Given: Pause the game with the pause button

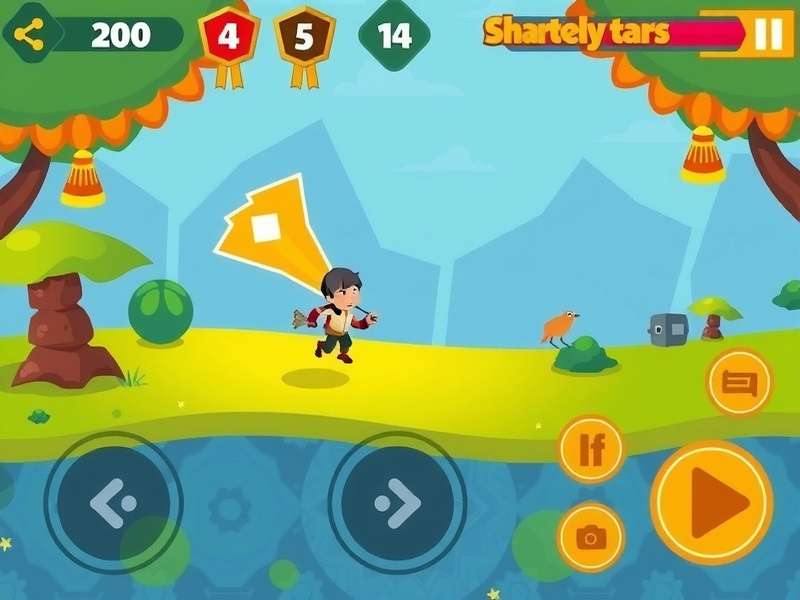Looking at the screenshot, I should tap(768, 34).
